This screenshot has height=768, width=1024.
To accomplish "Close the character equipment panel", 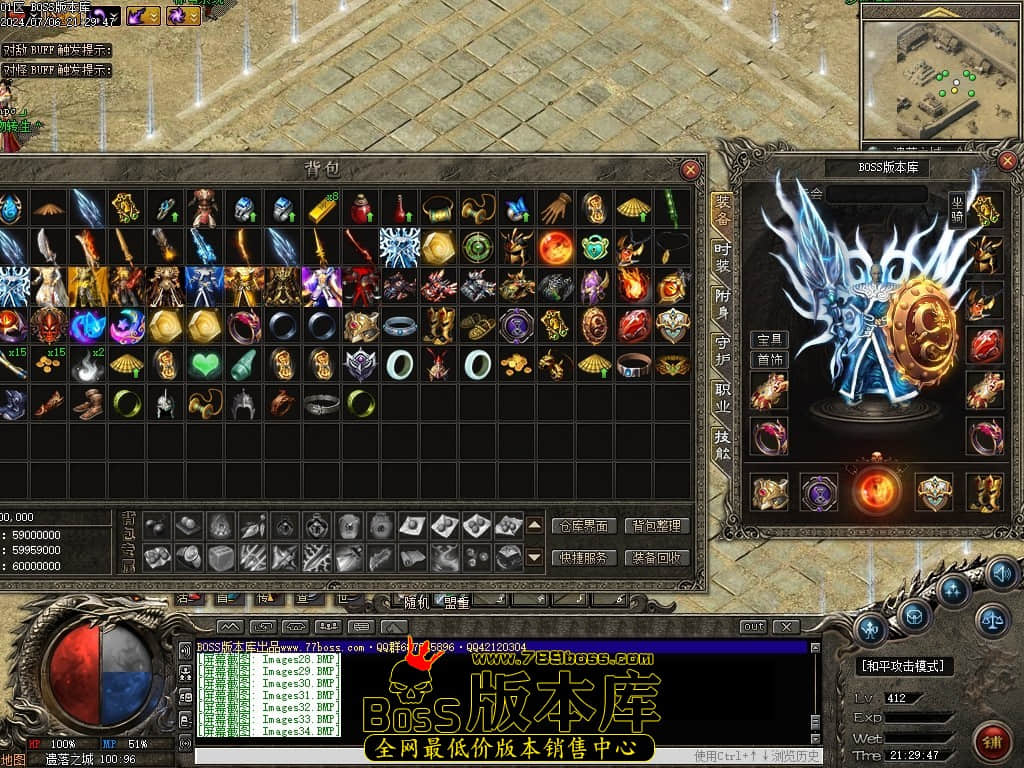I will pyautogui.click(x=1007, y=160).
